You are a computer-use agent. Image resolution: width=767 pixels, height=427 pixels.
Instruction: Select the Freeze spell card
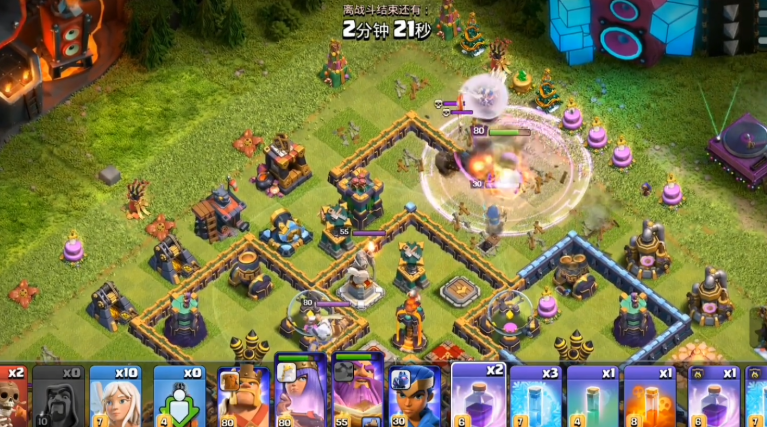(x=536, y=396)
